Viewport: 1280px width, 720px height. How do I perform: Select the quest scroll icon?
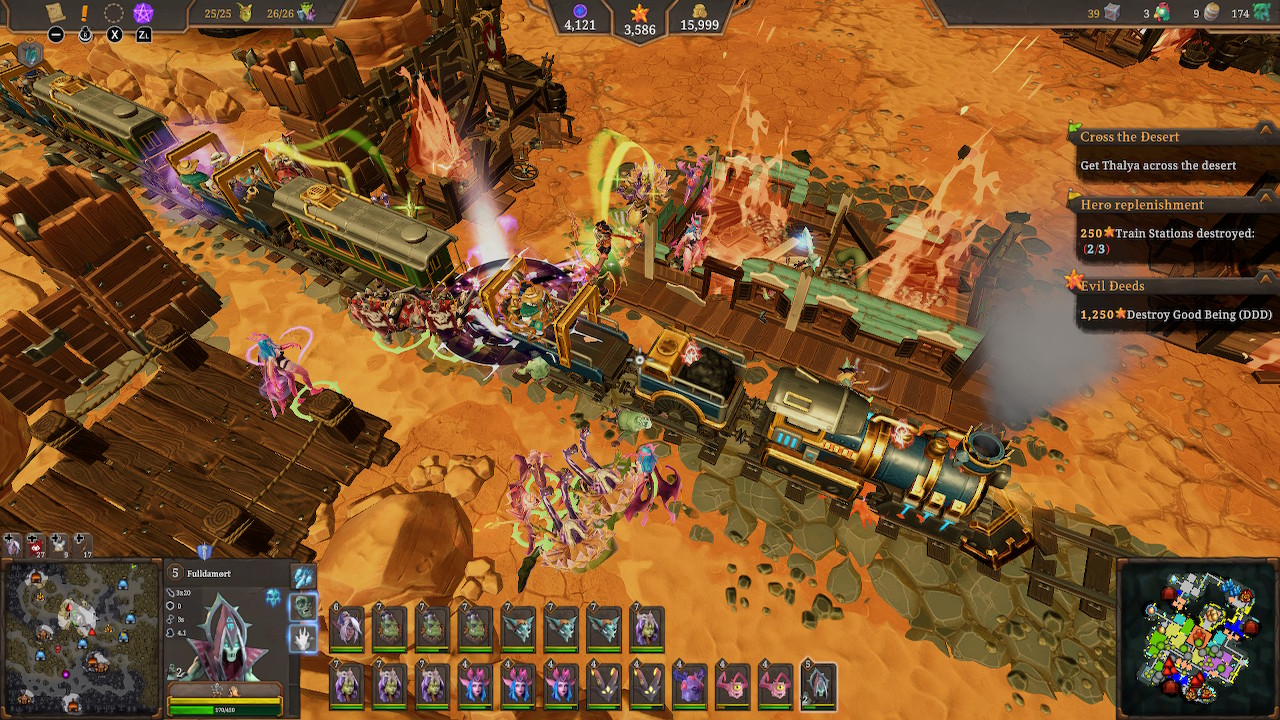55,12
